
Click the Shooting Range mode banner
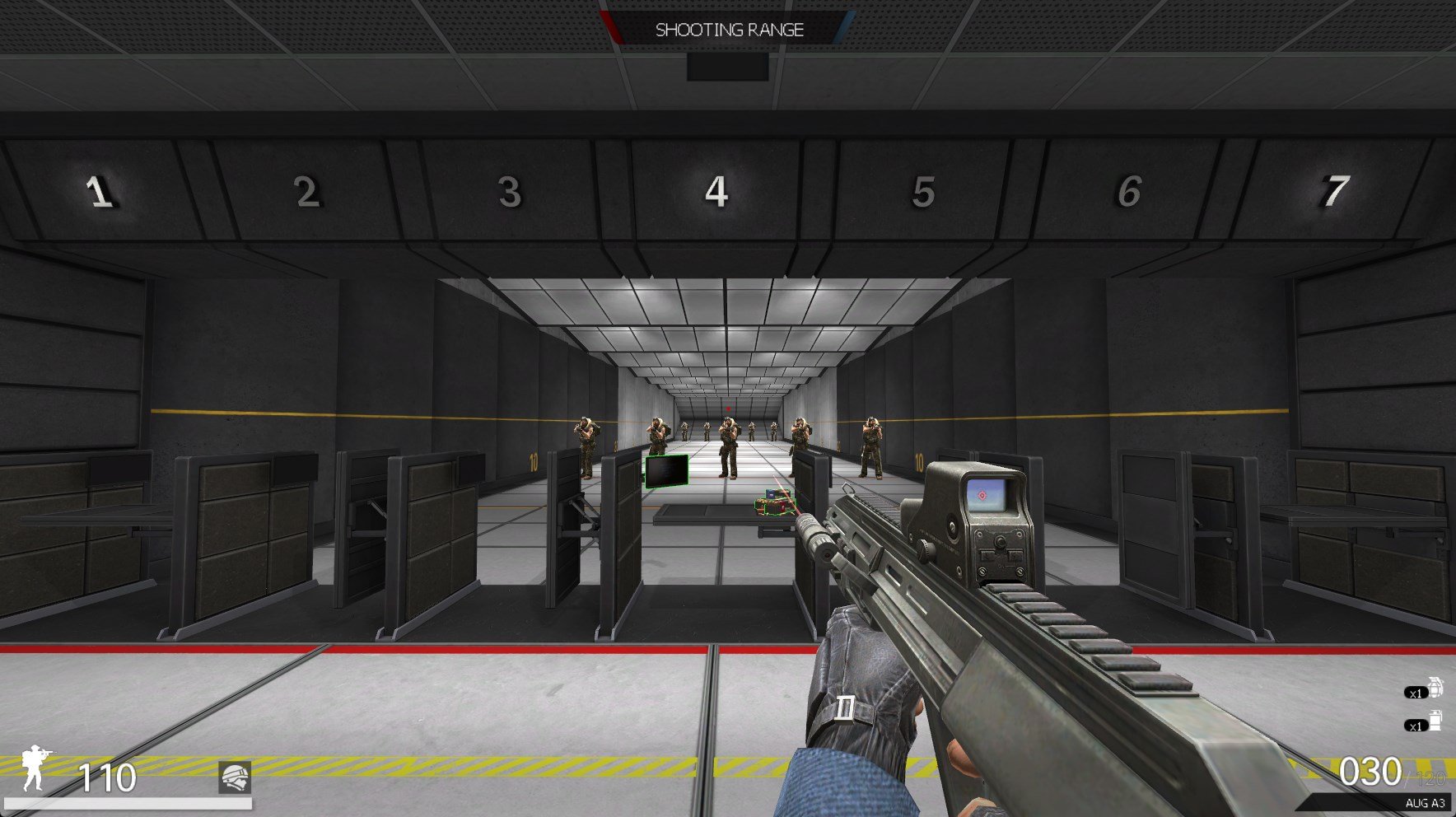coord(729,30)
